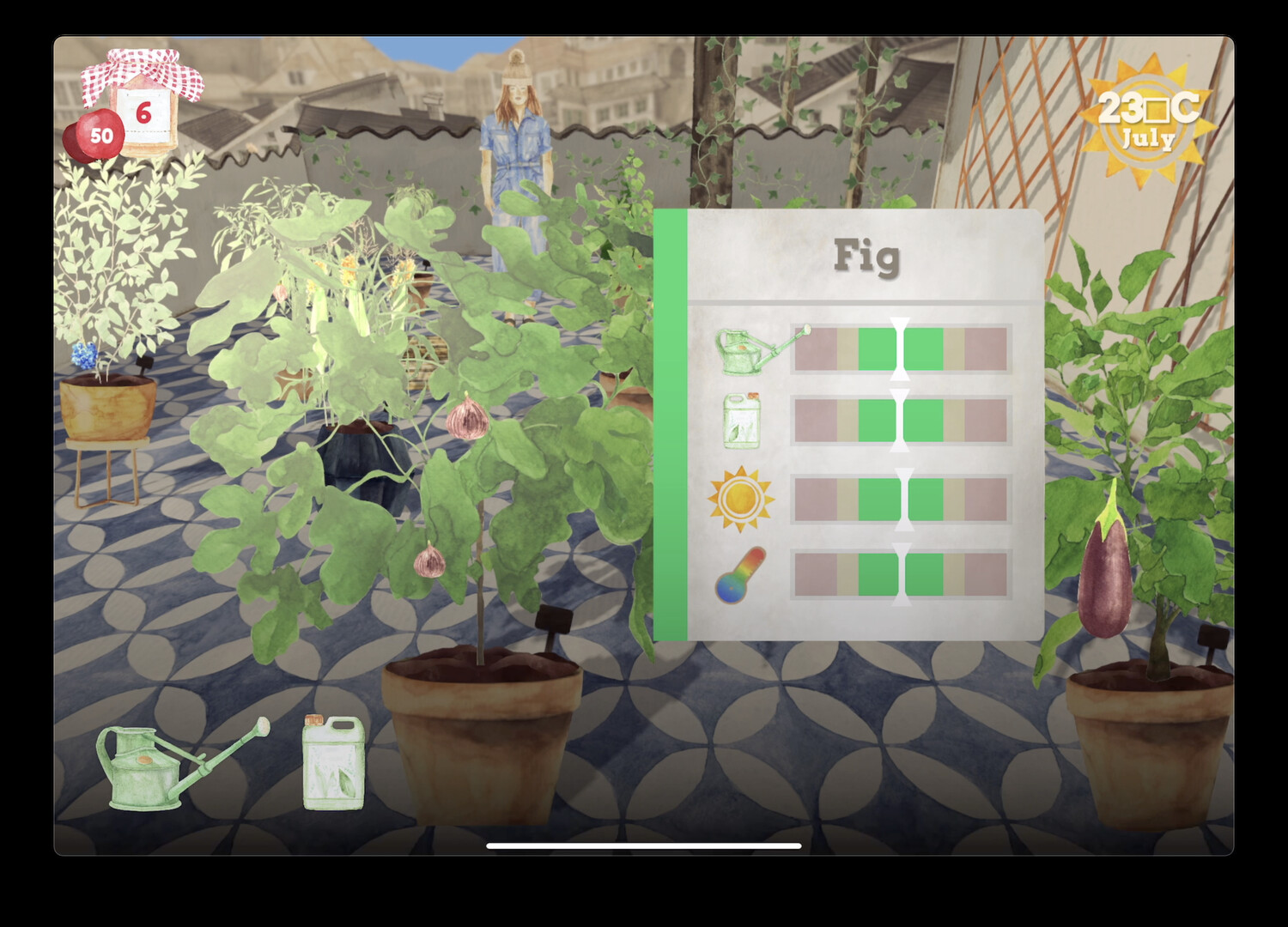This screenshot has height=927, width=1288.
Task: Click the red 50 currency badge
Action: [x=100, y=133]
